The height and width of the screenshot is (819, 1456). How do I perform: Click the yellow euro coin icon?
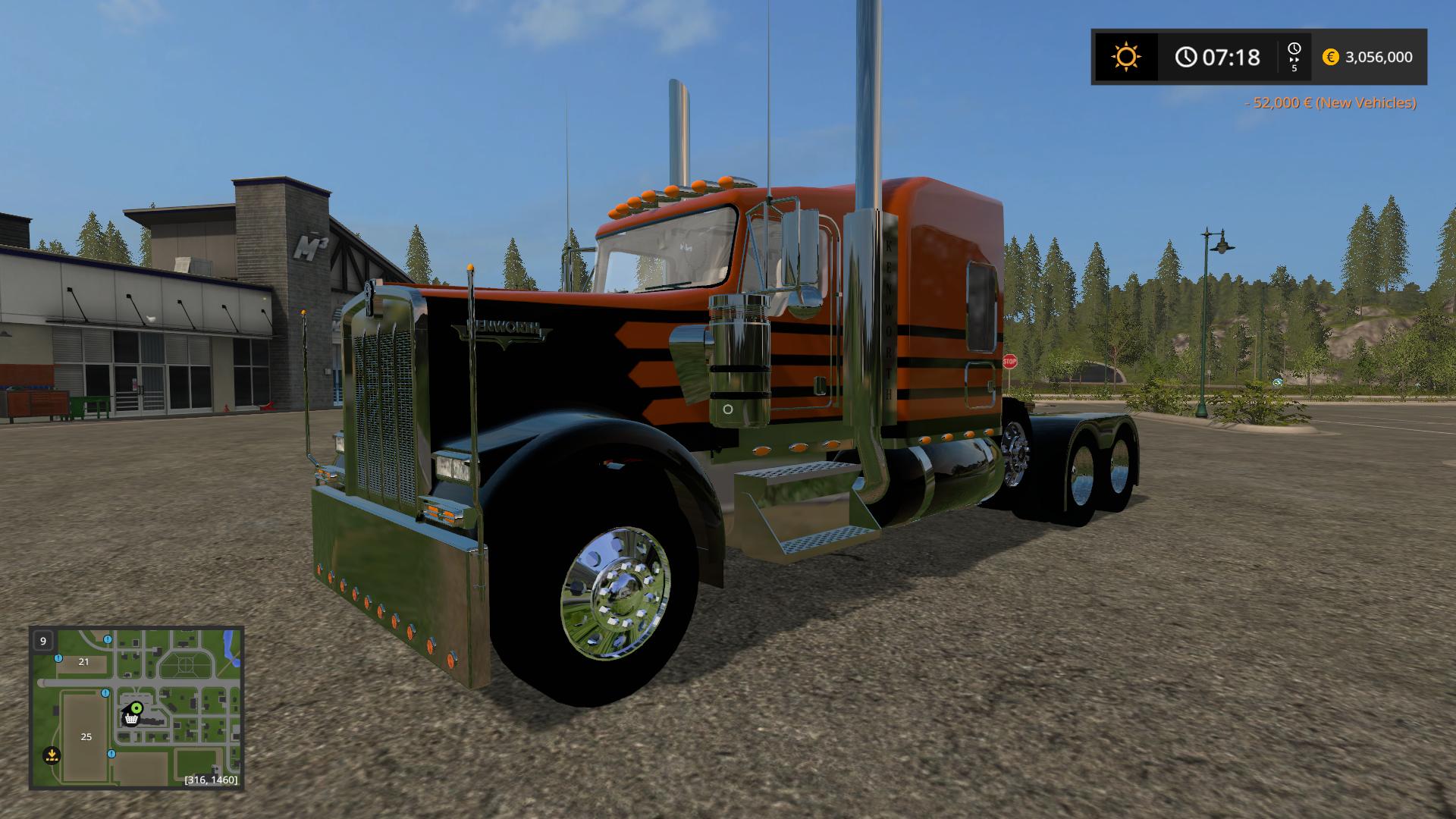coord(1330,57)
